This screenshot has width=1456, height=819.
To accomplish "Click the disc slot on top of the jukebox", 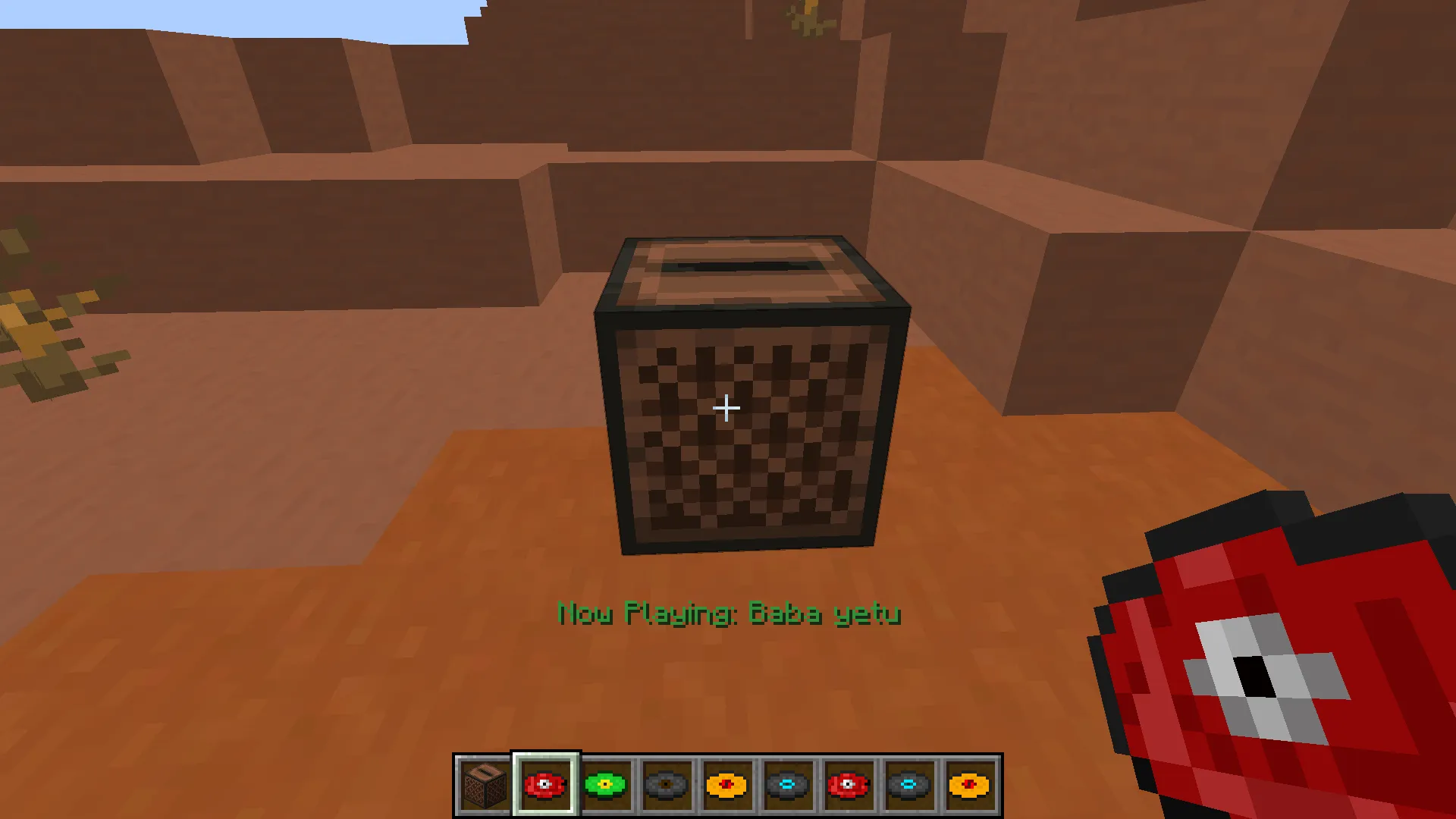I will pos(736,265).
